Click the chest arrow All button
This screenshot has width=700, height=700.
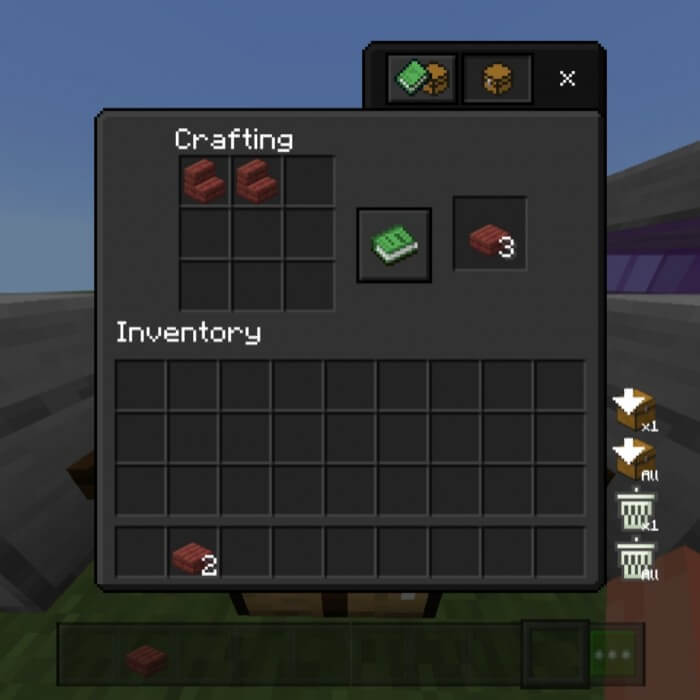click(635, 460)
